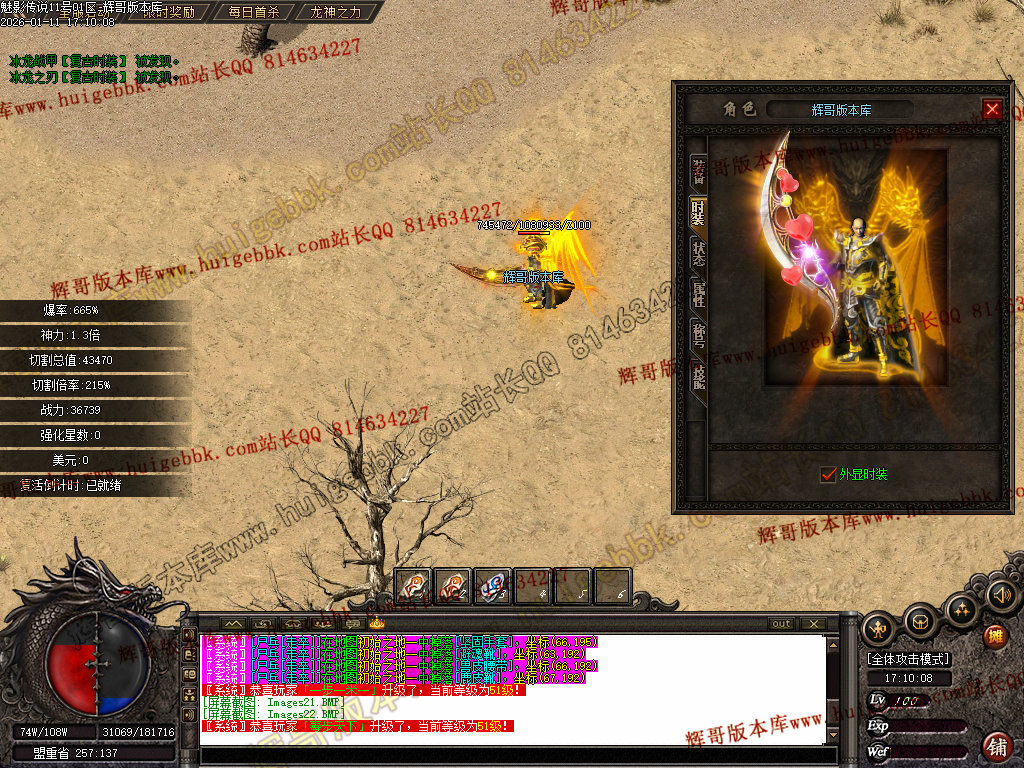Use the third hotbar slot with blue item

(x=493, y=586)
